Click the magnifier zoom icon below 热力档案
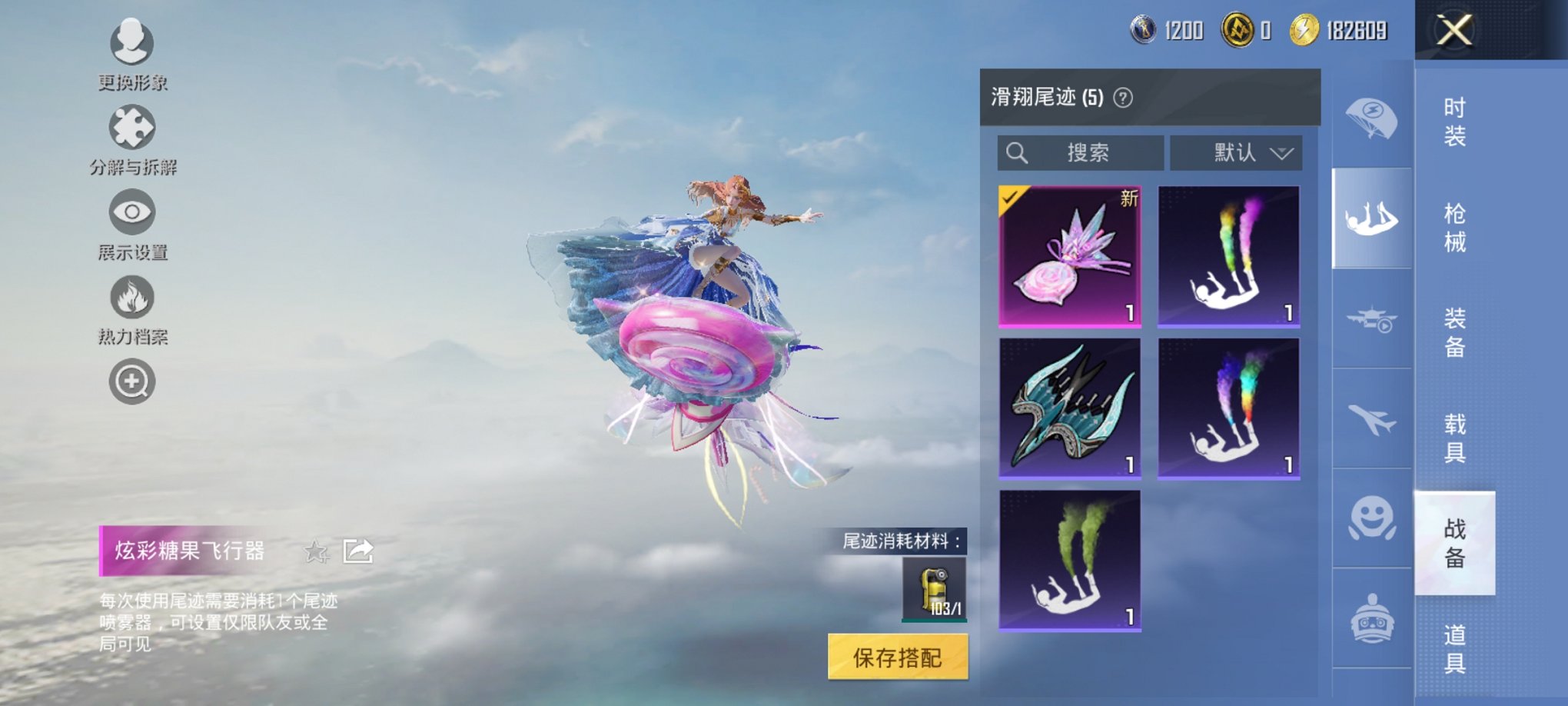The height and width of the screenshot is (706, 1568). [131, 381]
